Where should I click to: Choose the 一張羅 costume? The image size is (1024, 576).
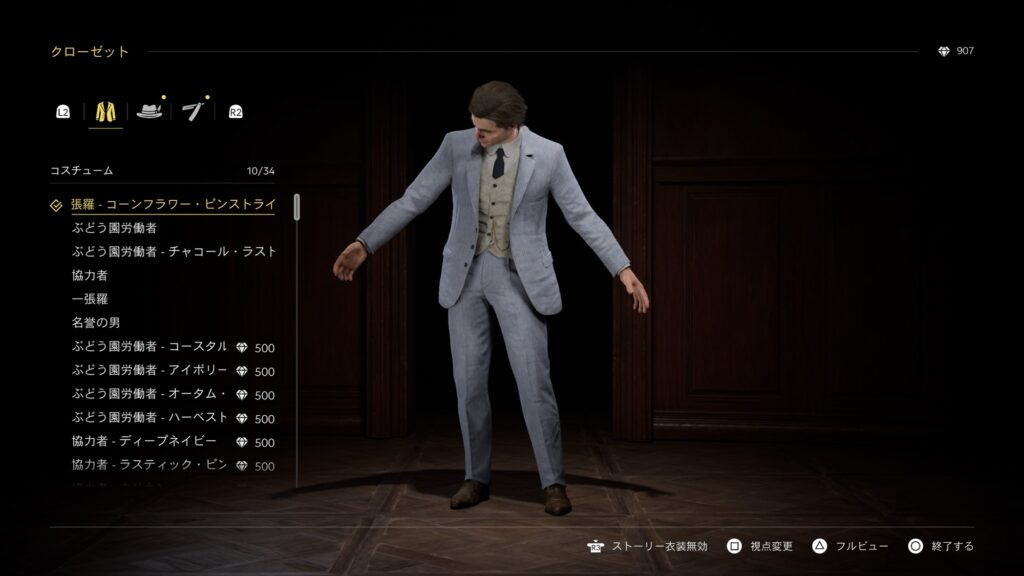point(90,299)
